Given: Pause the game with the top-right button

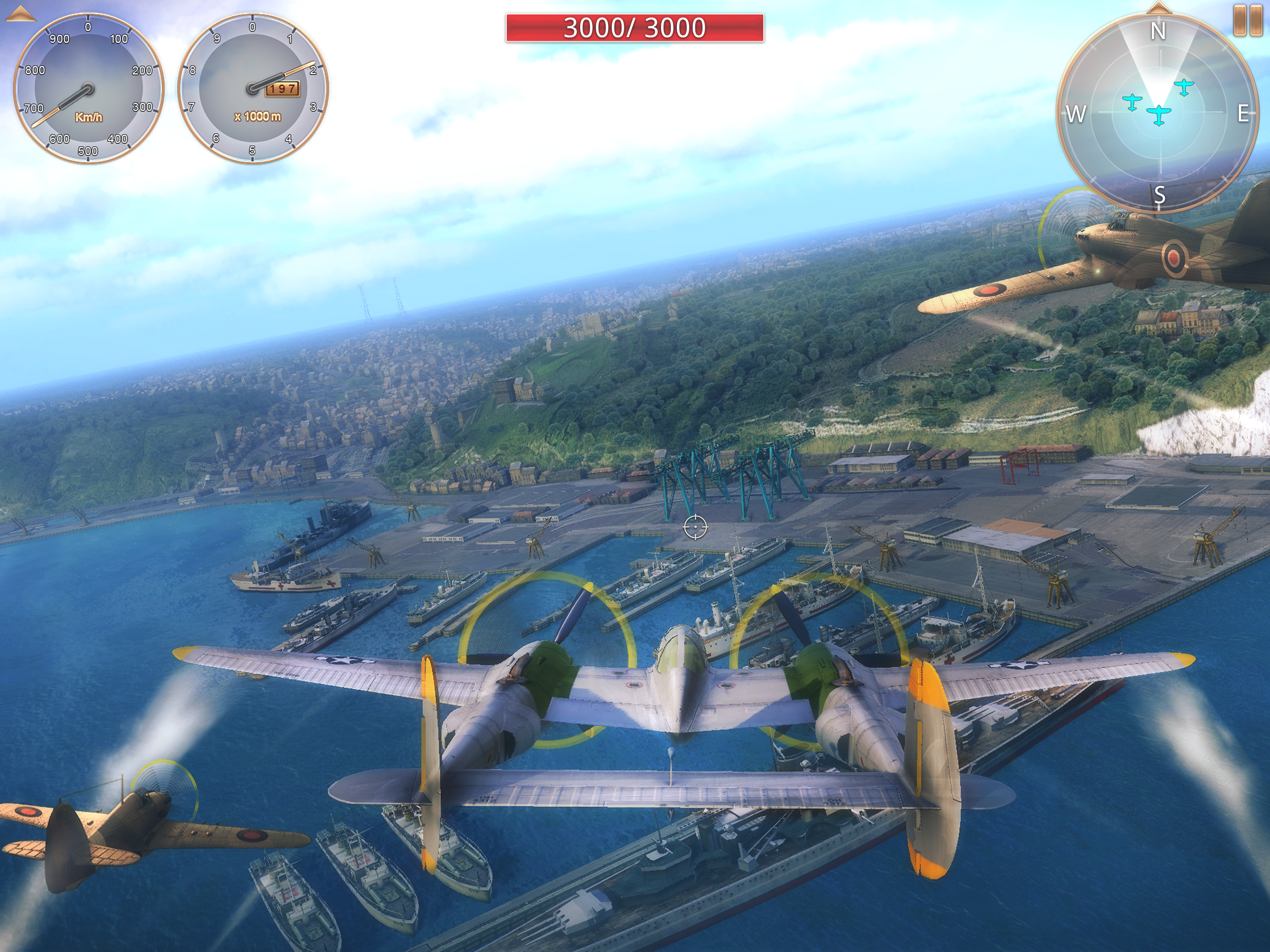Looking at the screenshot, I should point(1248,21).
